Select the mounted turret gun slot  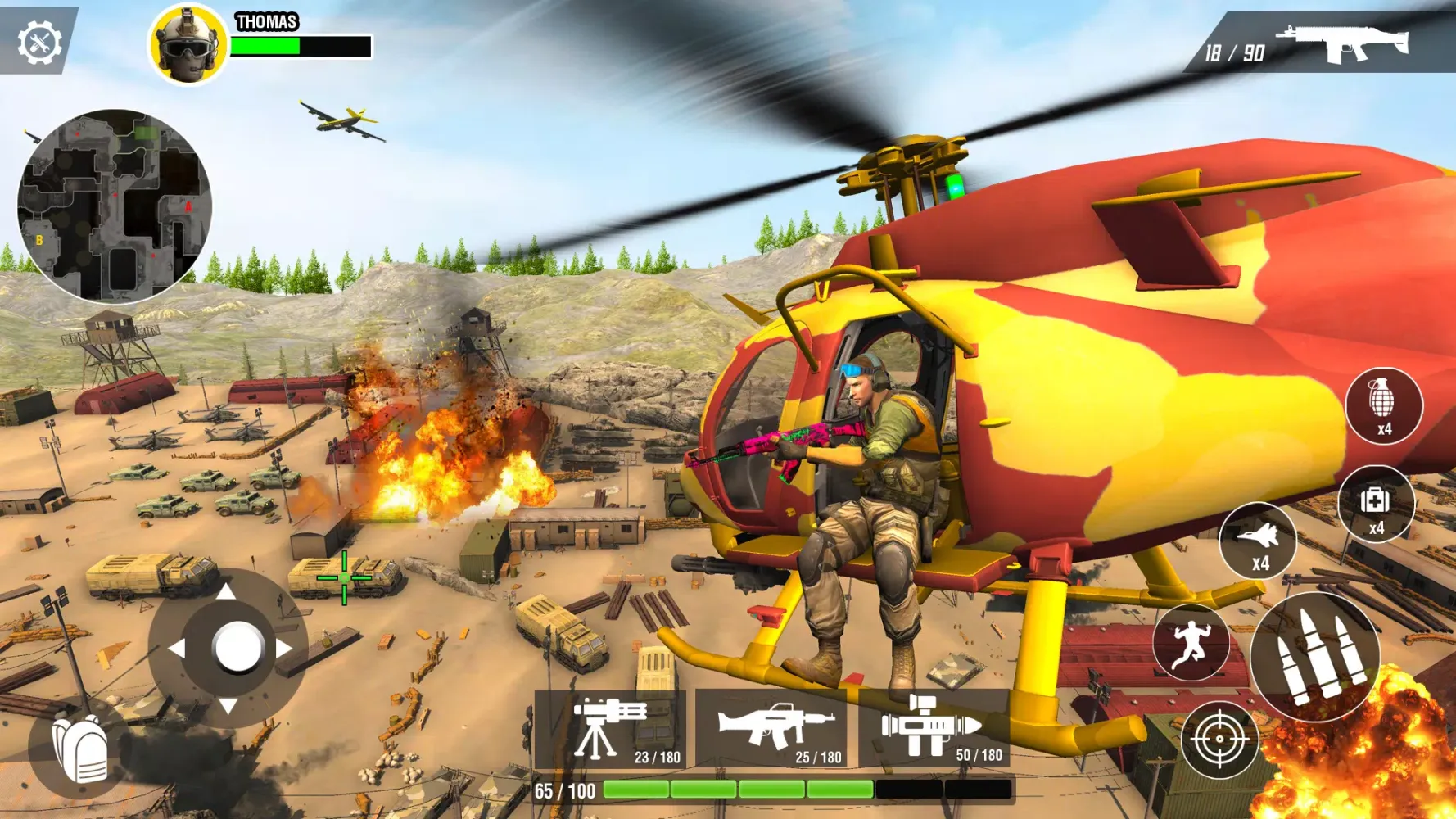point(610,728)
